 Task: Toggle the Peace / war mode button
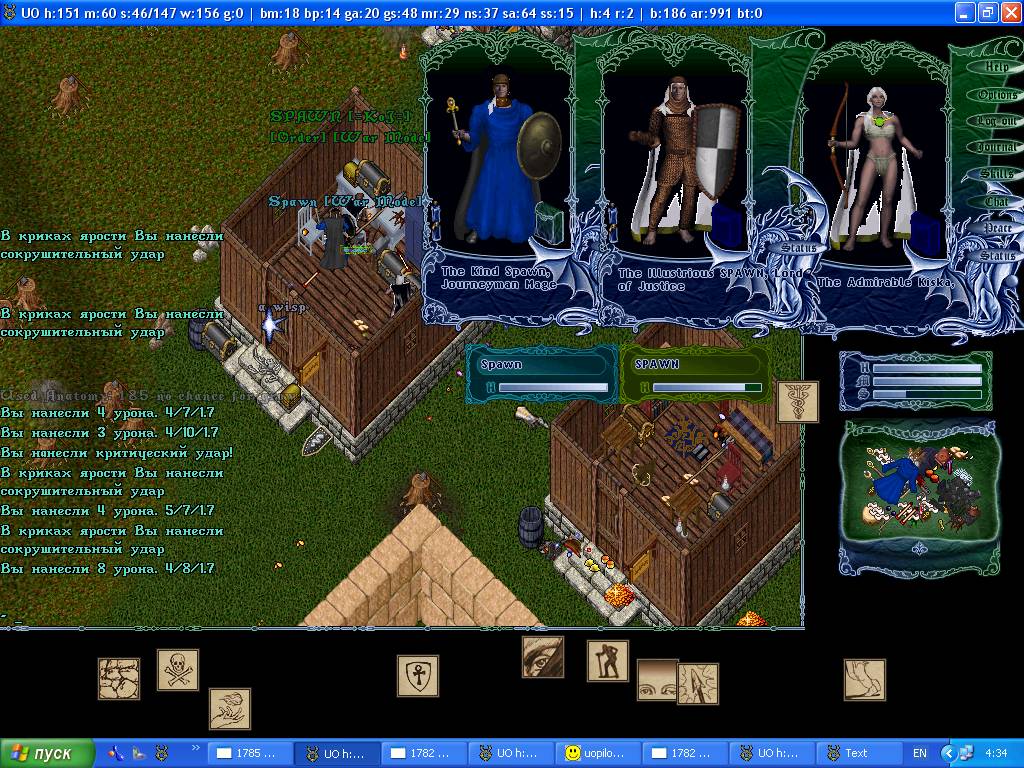tap(996, 228)
